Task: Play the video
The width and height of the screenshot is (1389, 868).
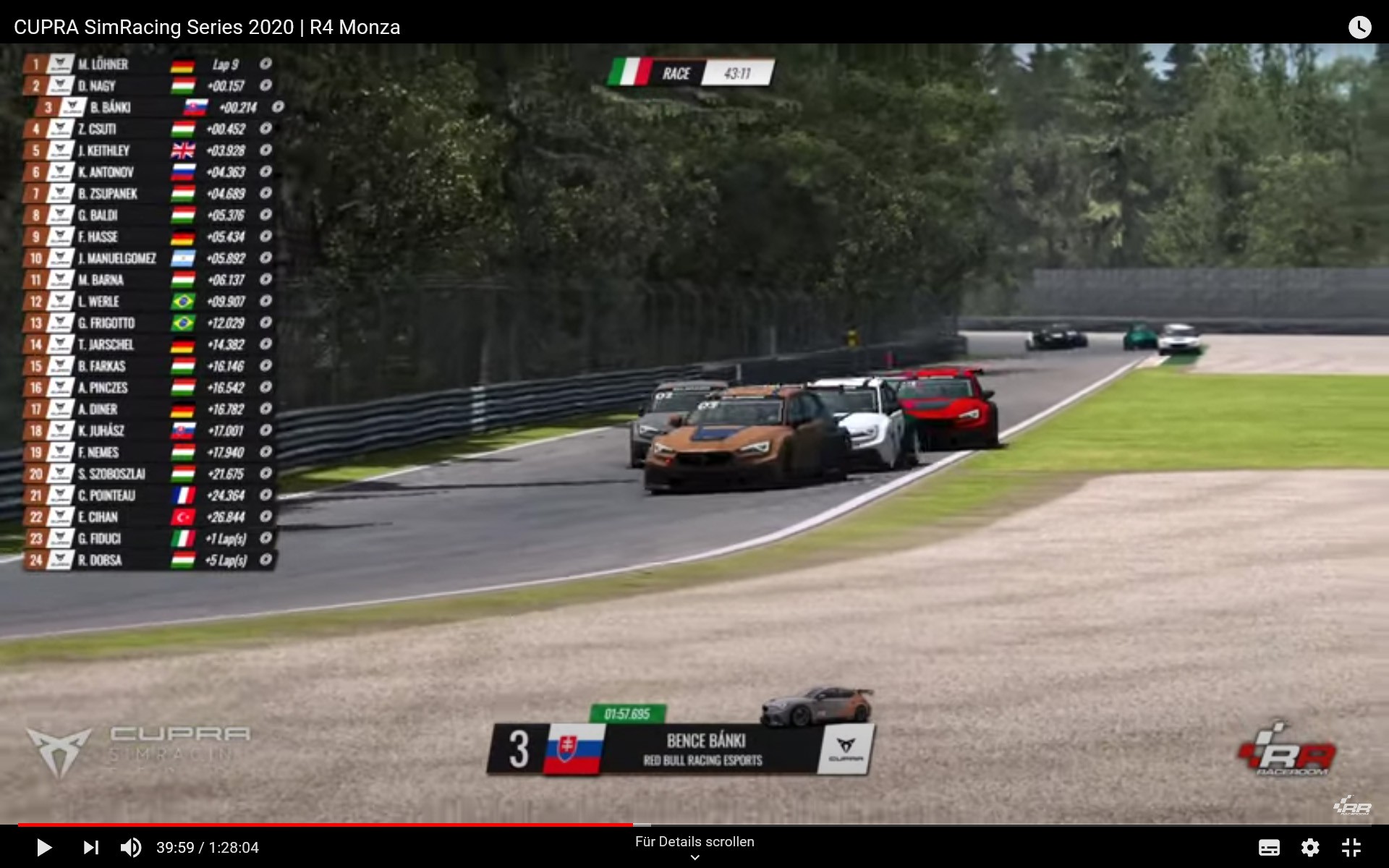Action: (x=43, y=847)
